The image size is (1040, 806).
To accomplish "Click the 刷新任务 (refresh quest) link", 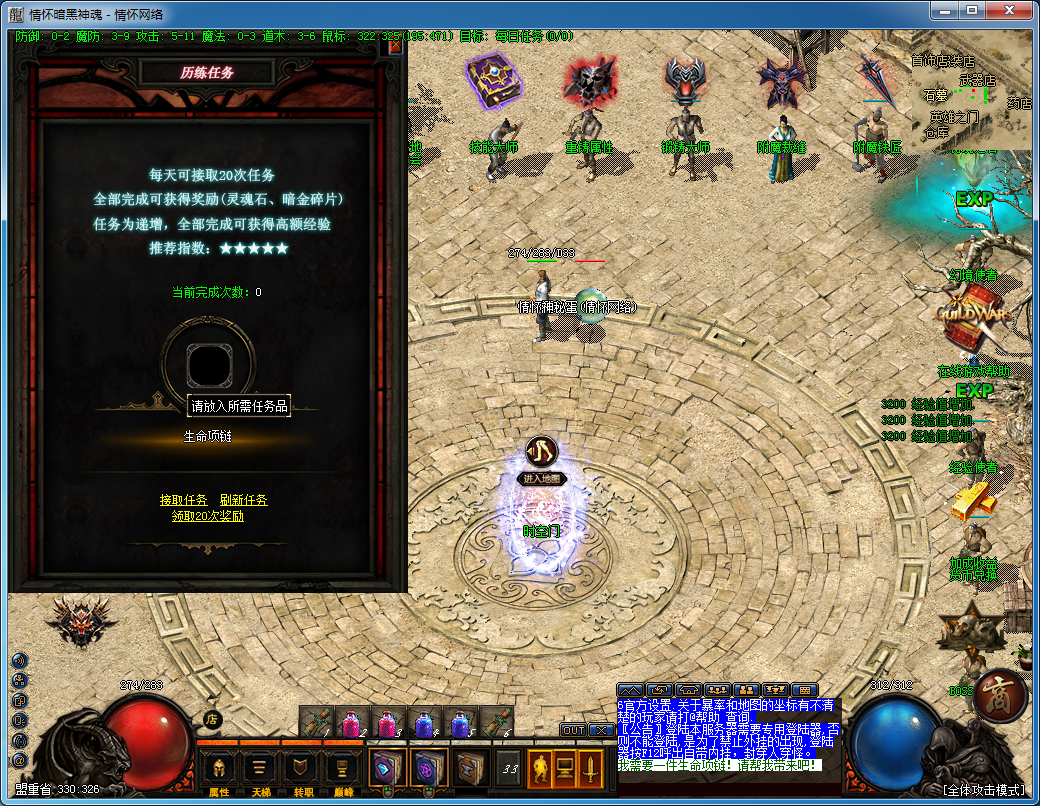I will (244, 500).
